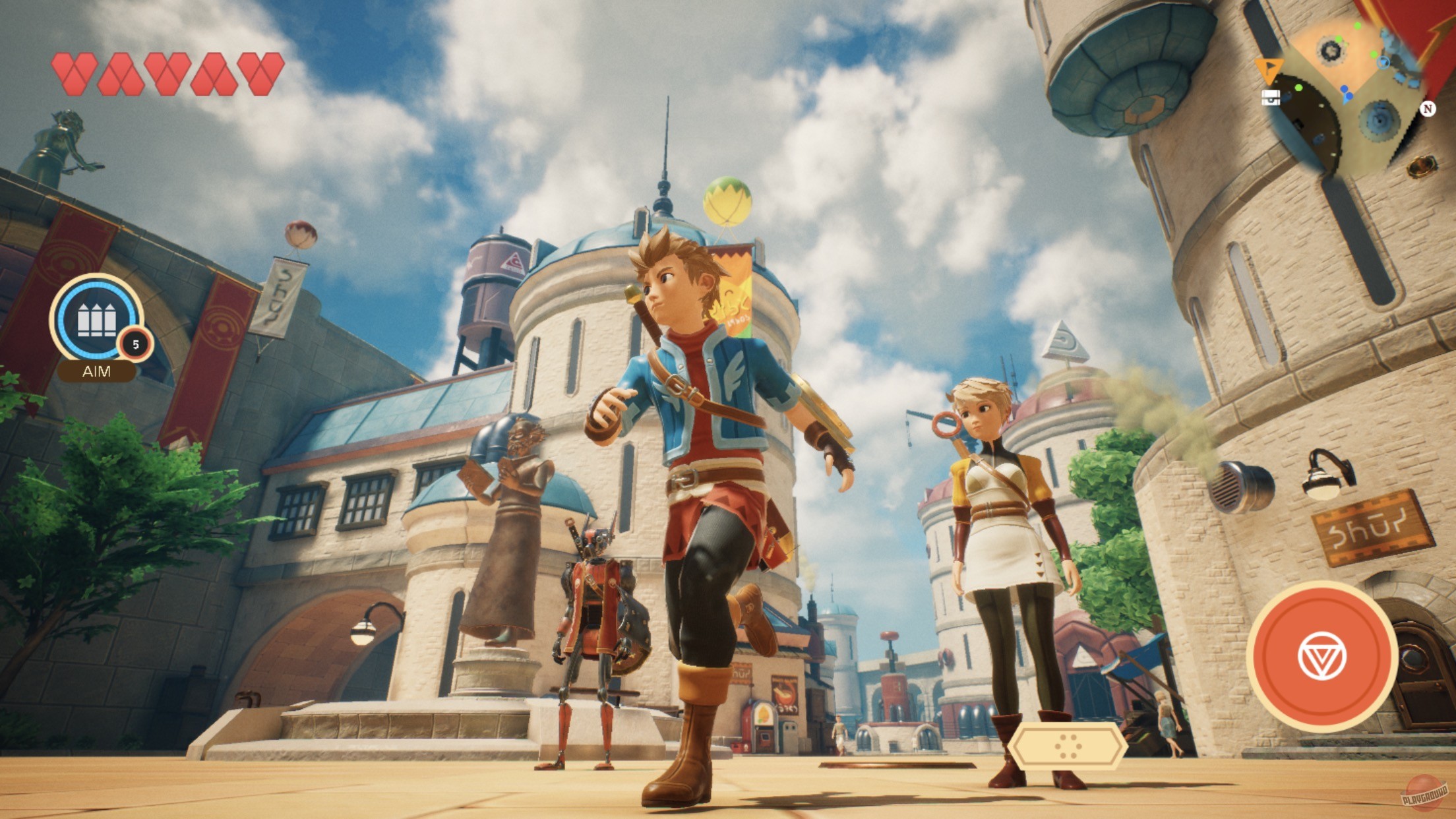This screenshot has height=819, width=1456.
Task: Click the blue pin marker near minimap center
Action: coord(1345,88)
